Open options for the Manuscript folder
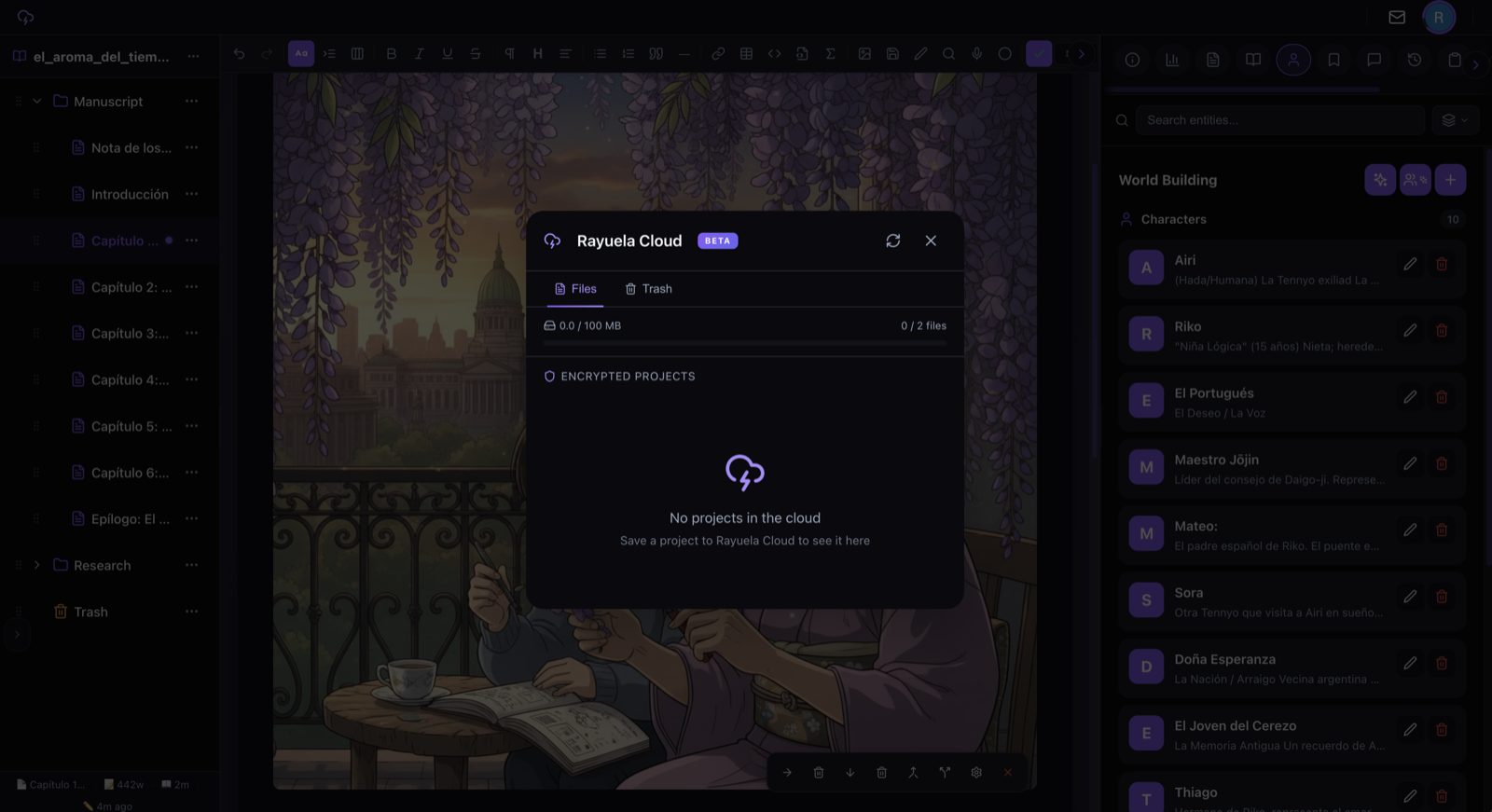The height and width of the screenshot is (812, 1492). point(192,101)
